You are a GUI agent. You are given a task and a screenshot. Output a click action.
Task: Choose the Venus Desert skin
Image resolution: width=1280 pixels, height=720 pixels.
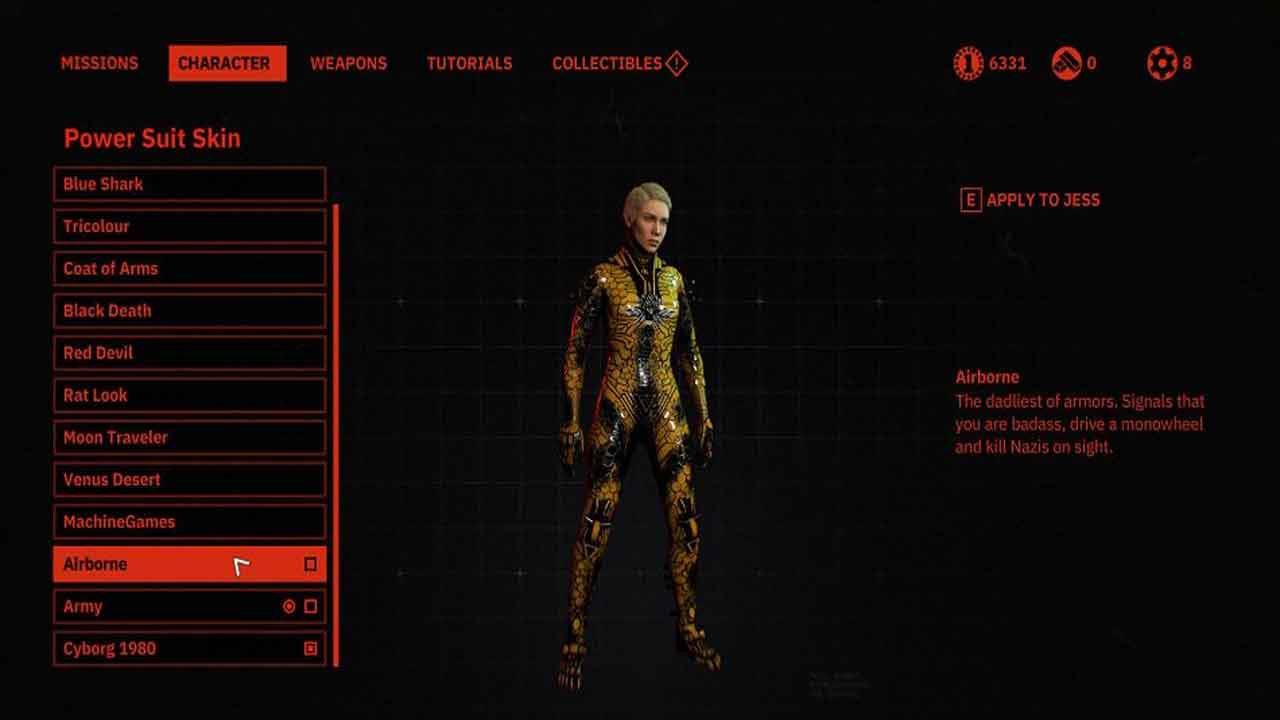189,479
